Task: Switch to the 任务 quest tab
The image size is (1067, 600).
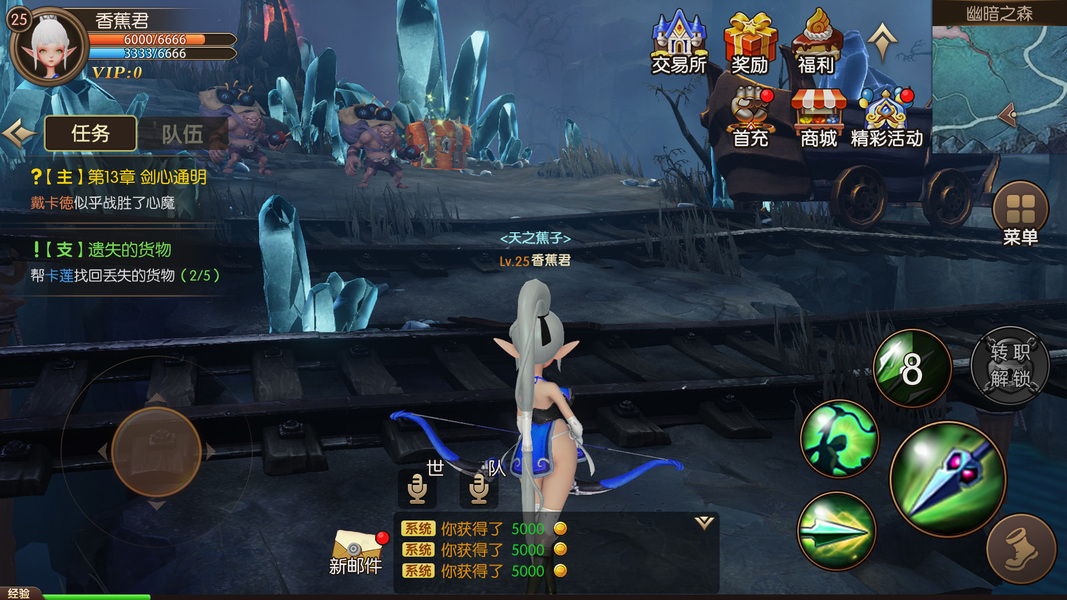Action: tap(90, 133)
